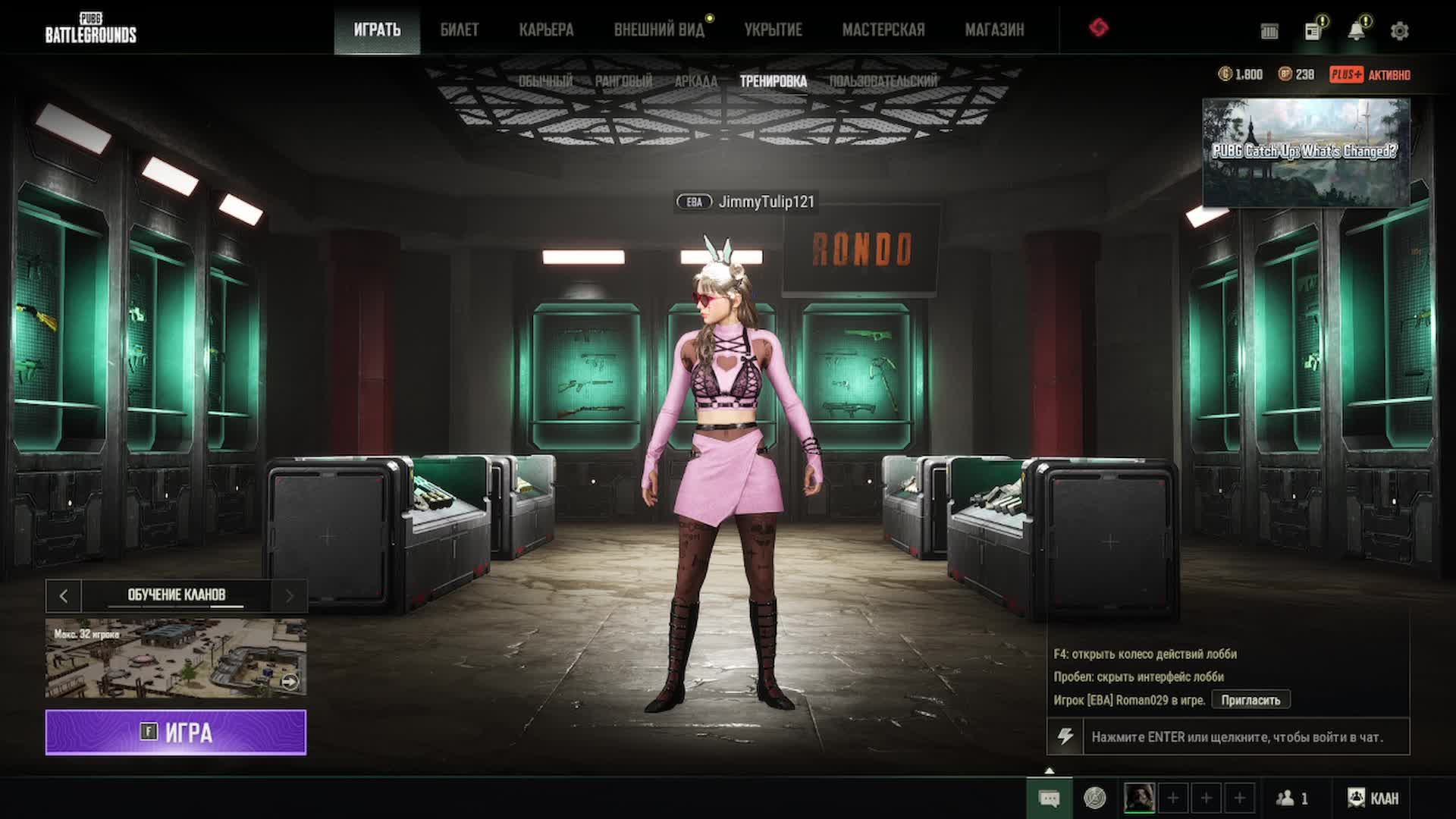Open the settings gear icon

point(1399,31)
